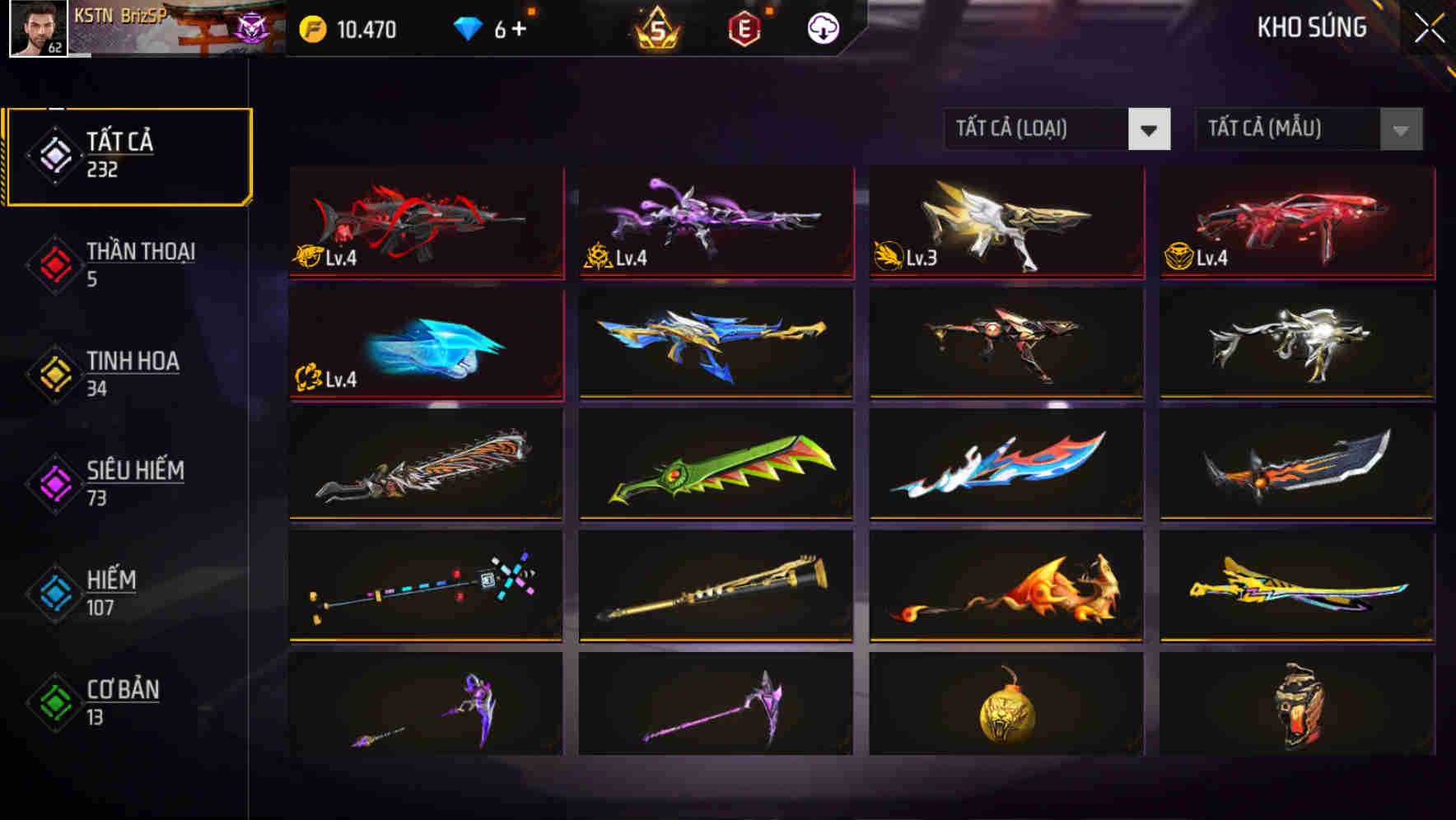Expand the TẤT CẢ (MẪU) dropdown arrow
1456x820 pixels.
tap(1400, 129)
